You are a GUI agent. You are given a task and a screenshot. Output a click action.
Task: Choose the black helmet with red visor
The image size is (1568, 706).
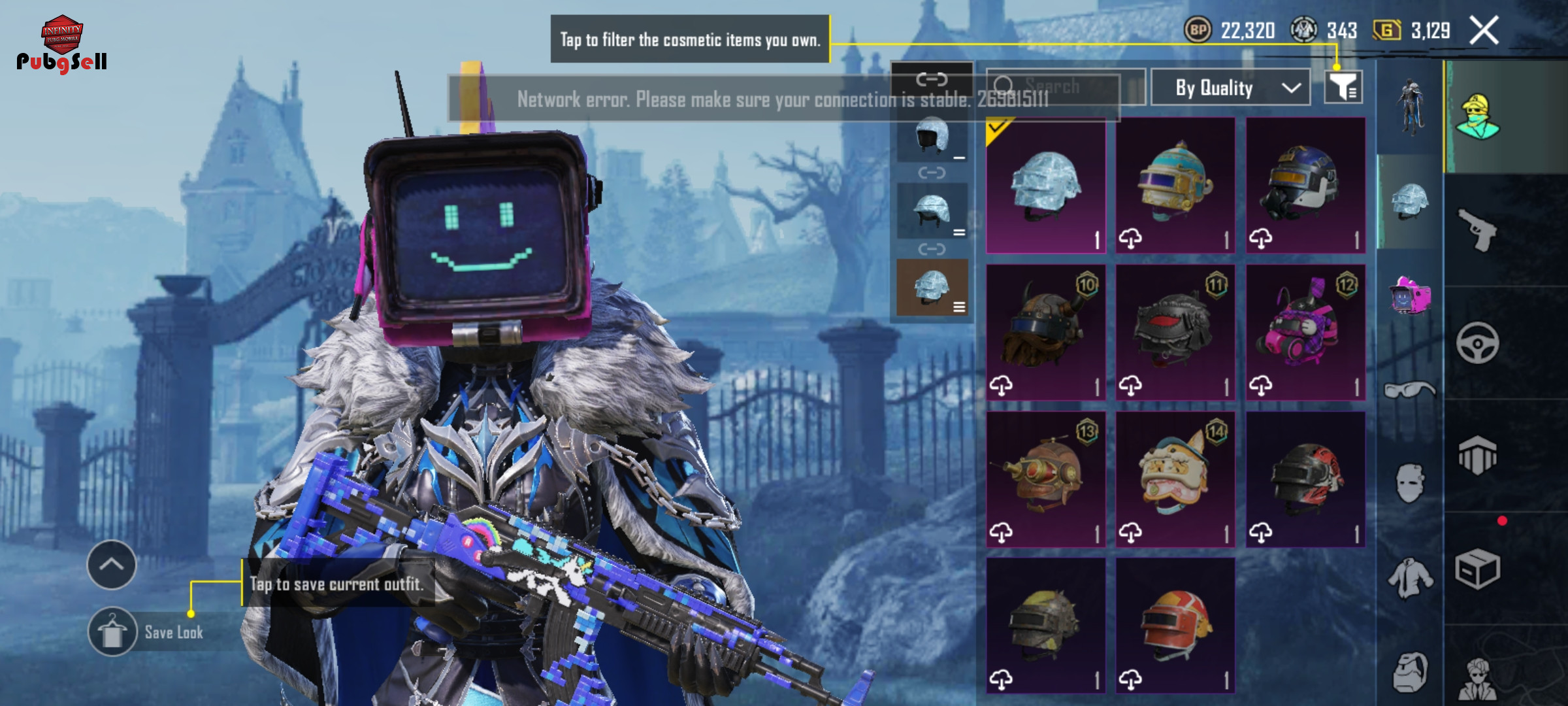1175,332
